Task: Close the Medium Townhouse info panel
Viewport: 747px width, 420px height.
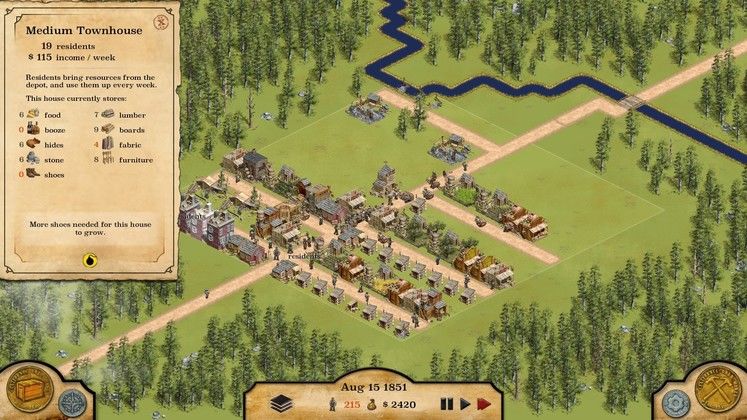Action: coord(161,21)
